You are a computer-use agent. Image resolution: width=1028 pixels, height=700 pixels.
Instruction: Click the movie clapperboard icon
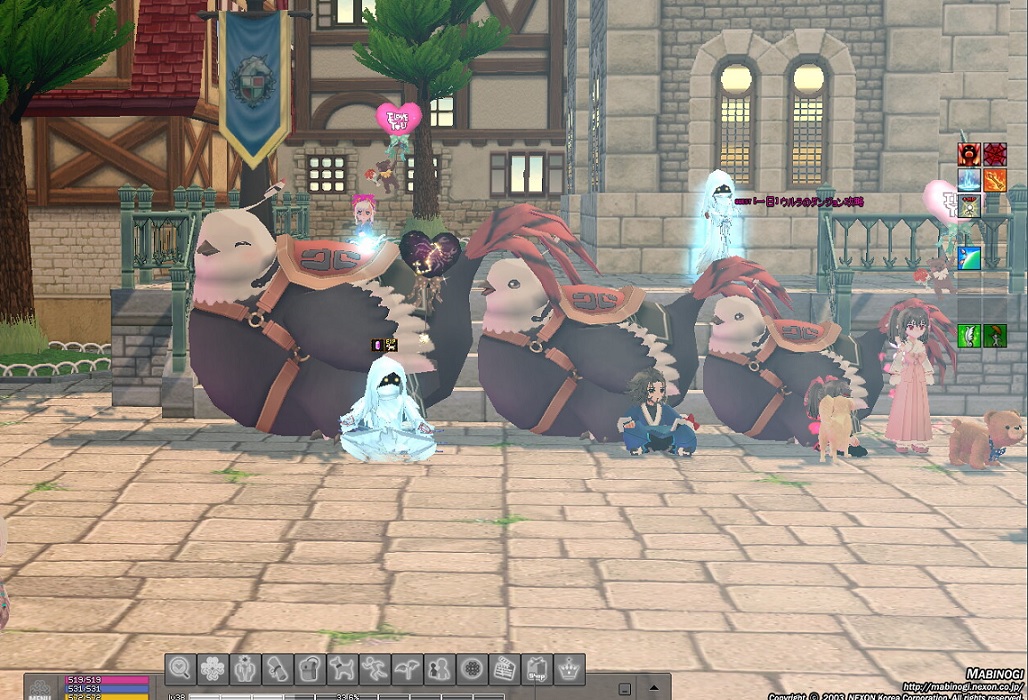[x=503, y=667]
